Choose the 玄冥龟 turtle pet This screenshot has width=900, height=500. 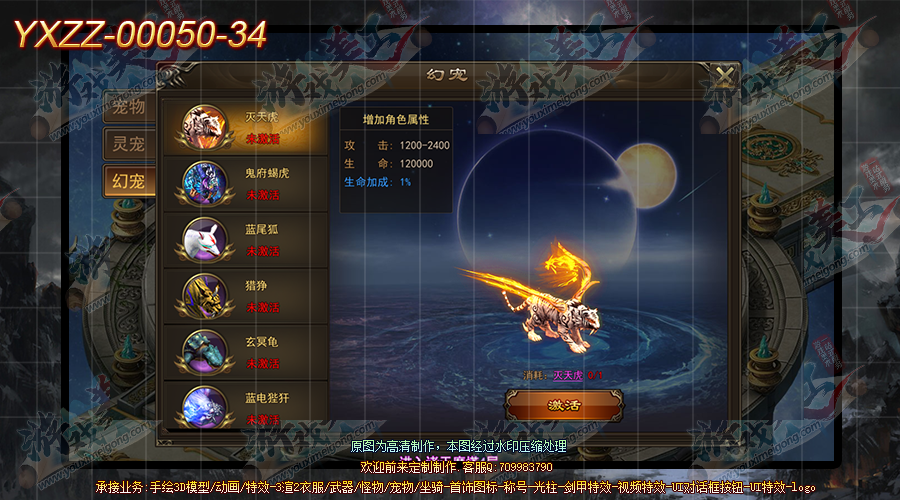[x=244, y=351]
